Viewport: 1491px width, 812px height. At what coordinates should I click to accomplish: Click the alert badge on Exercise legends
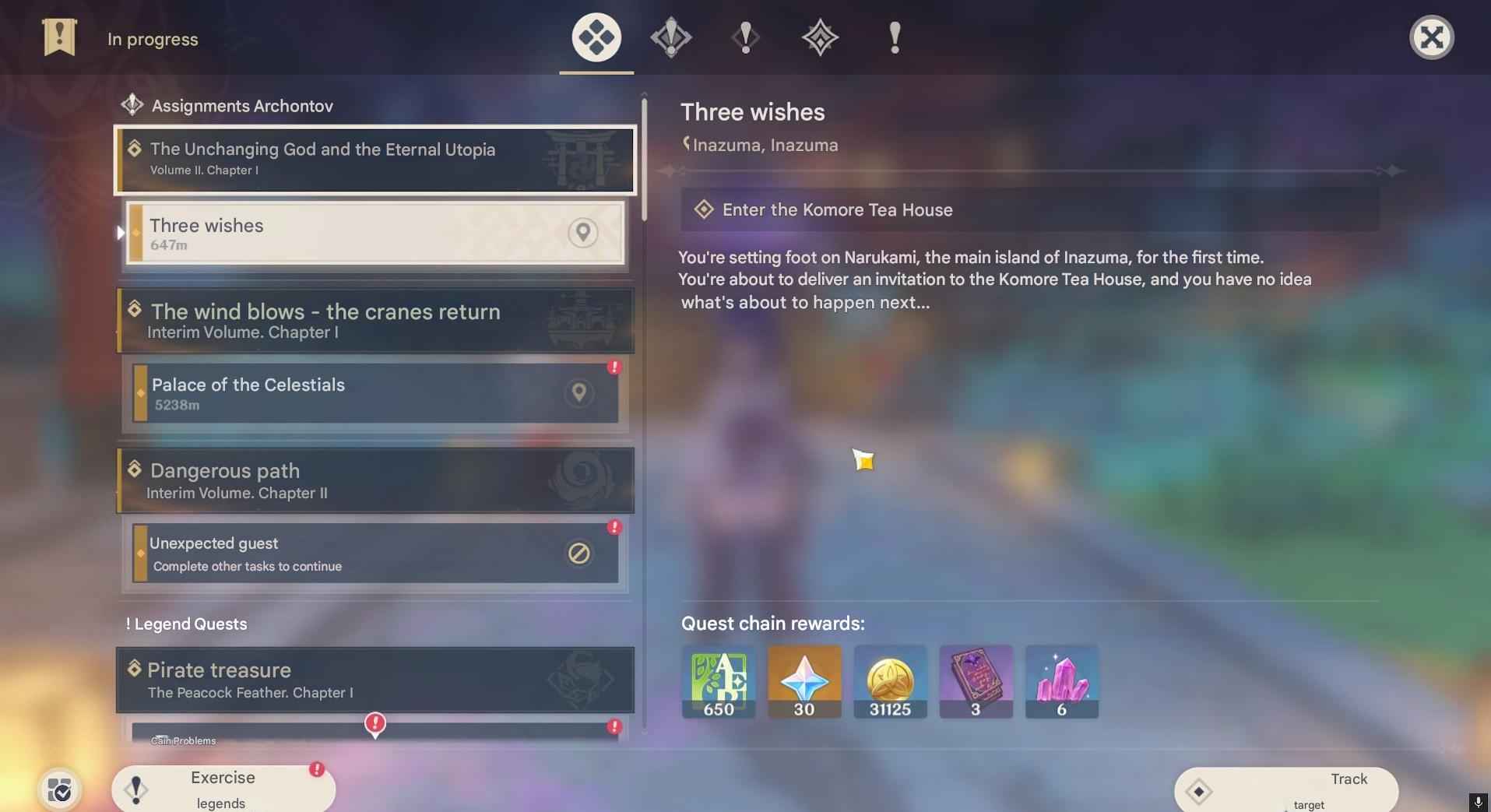[316, 768]
